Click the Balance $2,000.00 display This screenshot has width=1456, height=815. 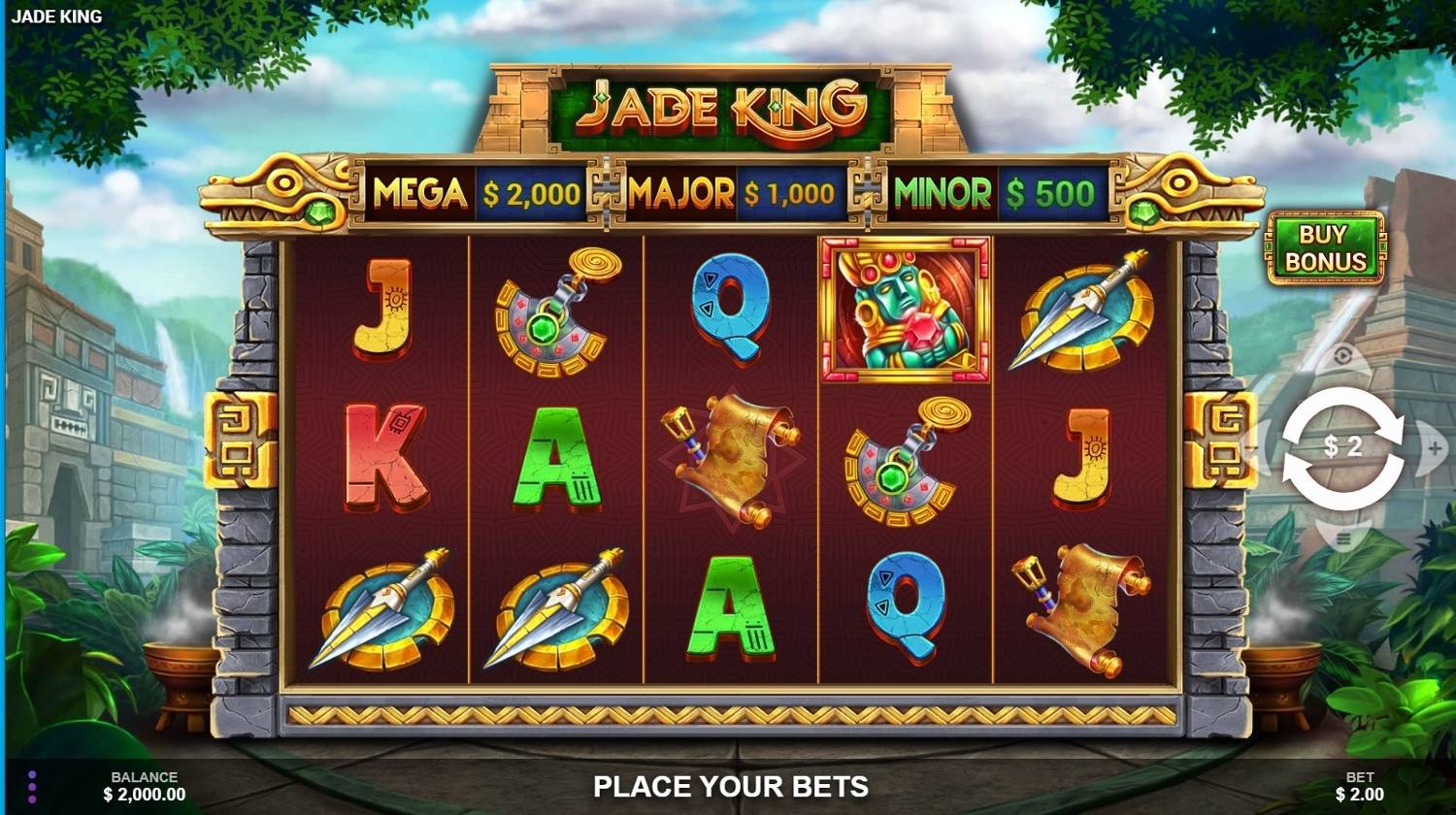(144, 786)
